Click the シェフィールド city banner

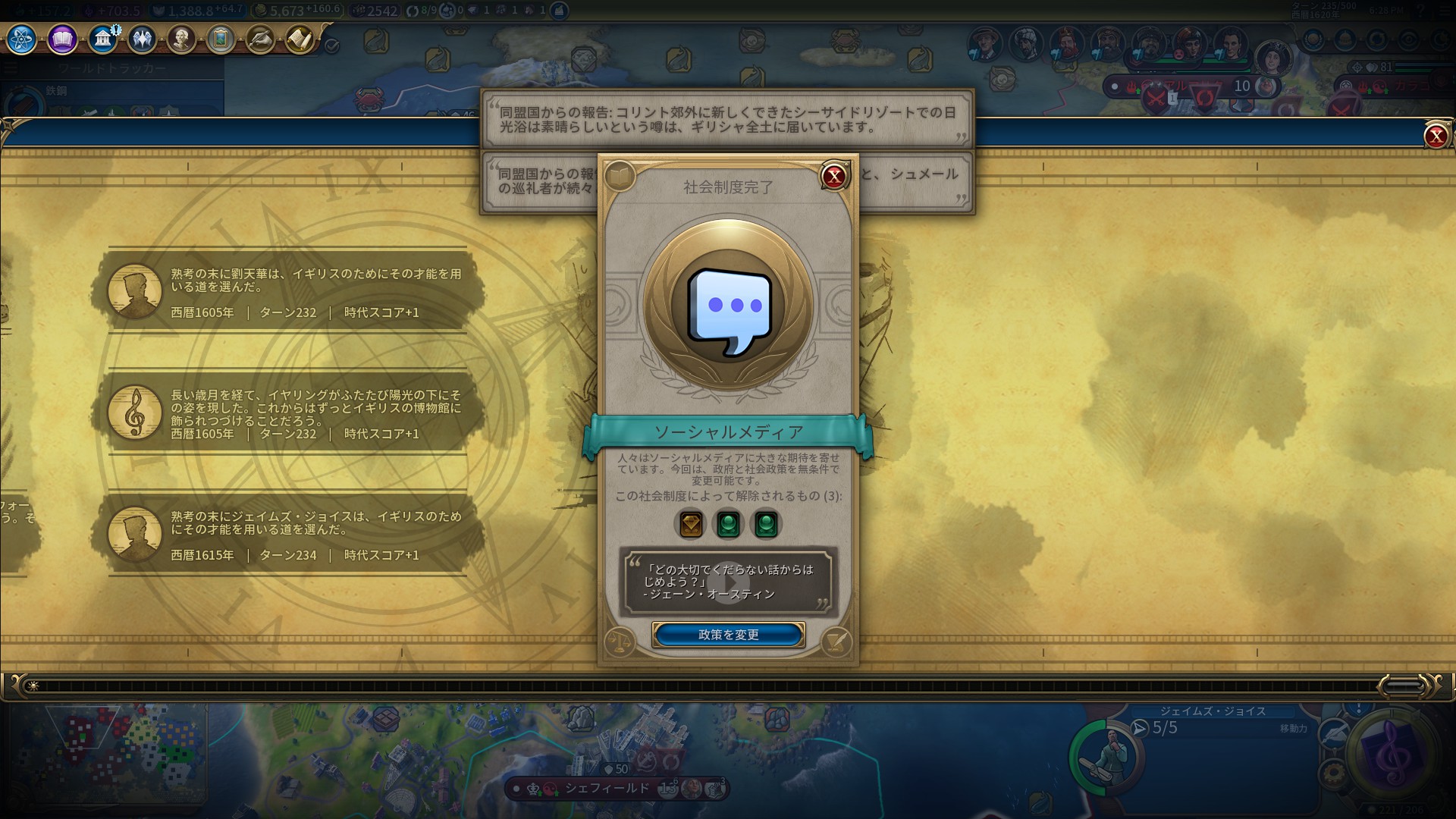(607, 789)
